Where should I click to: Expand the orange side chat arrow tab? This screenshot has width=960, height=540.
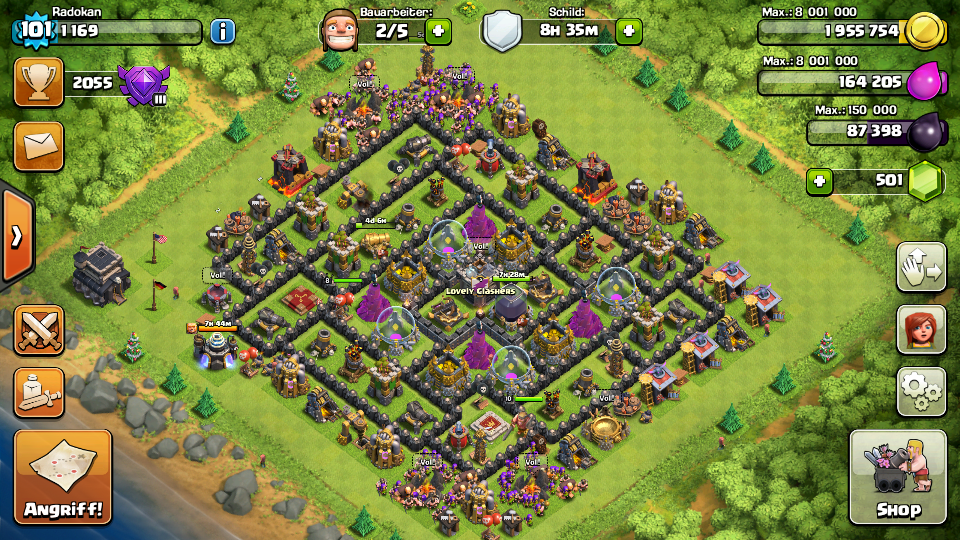click(x=16, y=236)
